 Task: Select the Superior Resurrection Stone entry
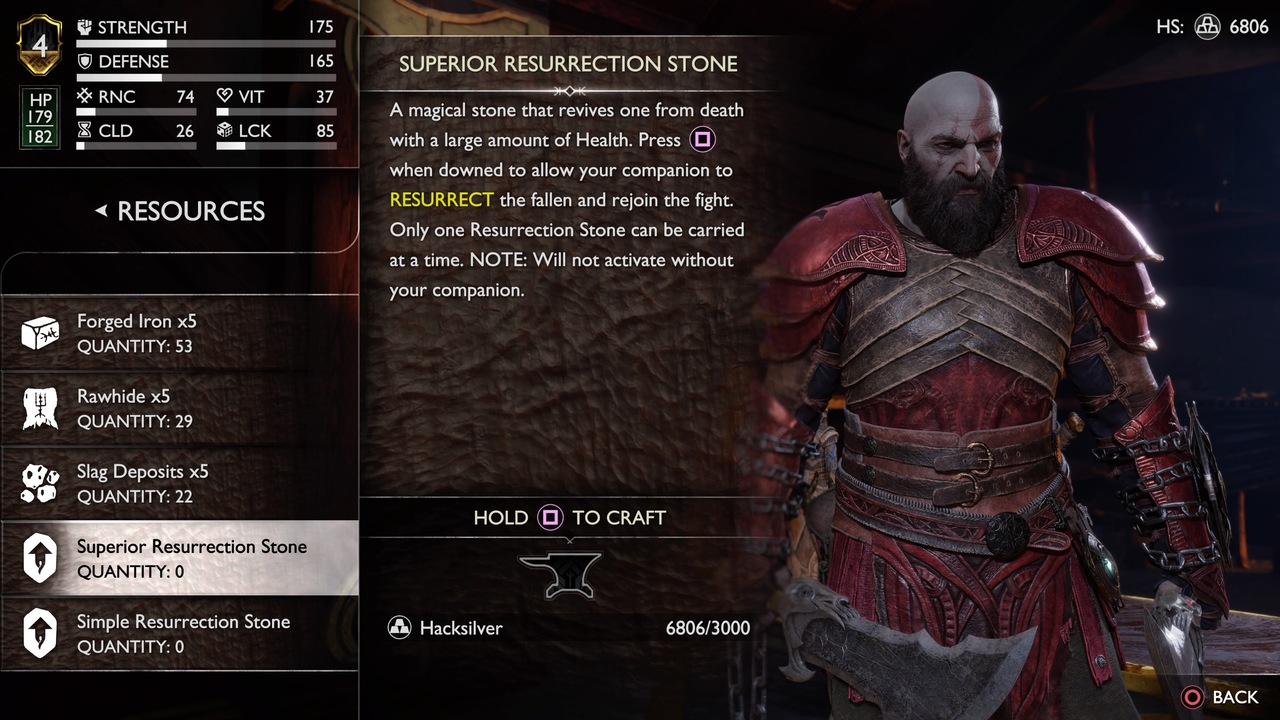pos(180,558)
